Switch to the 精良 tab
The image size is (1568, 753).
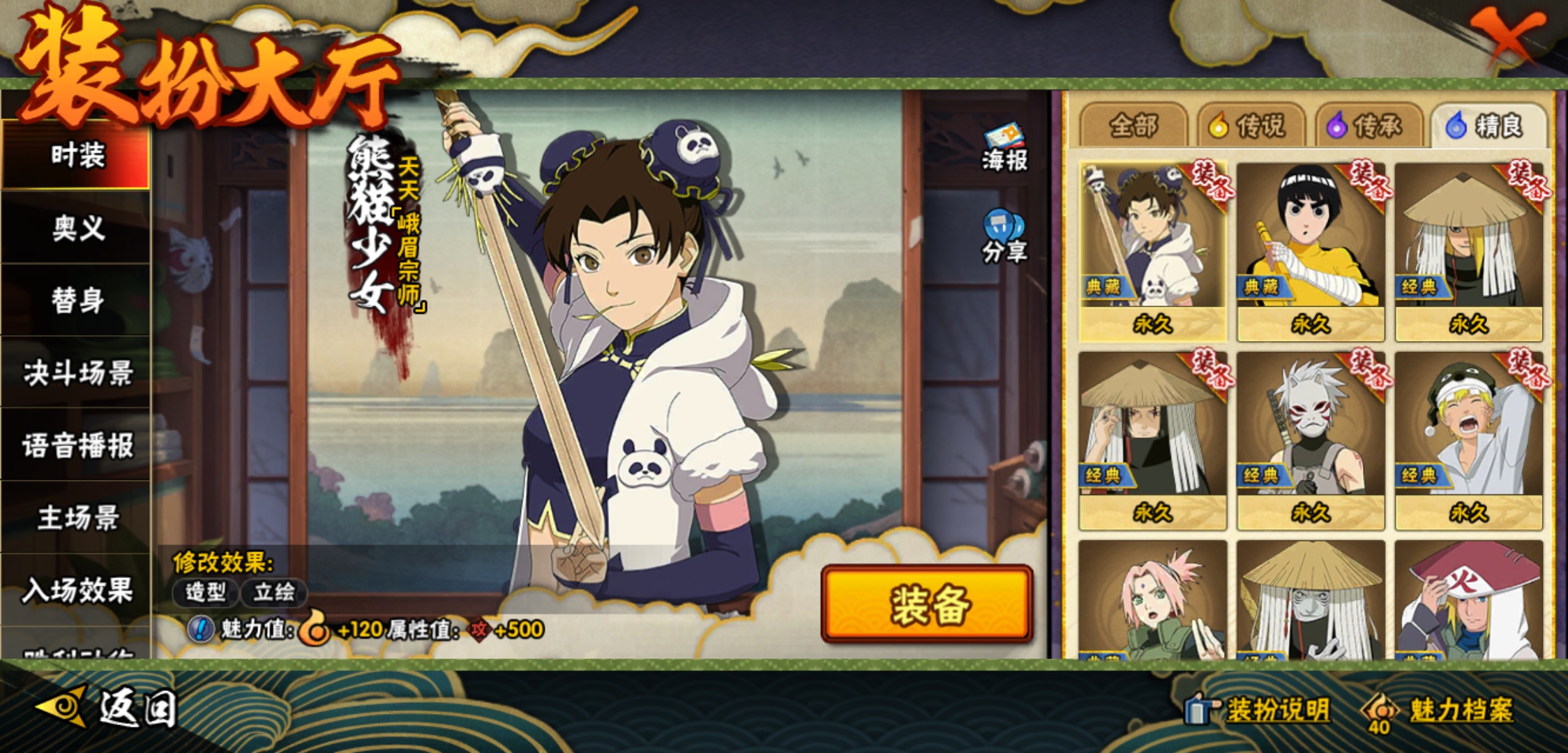point(1487,126)
